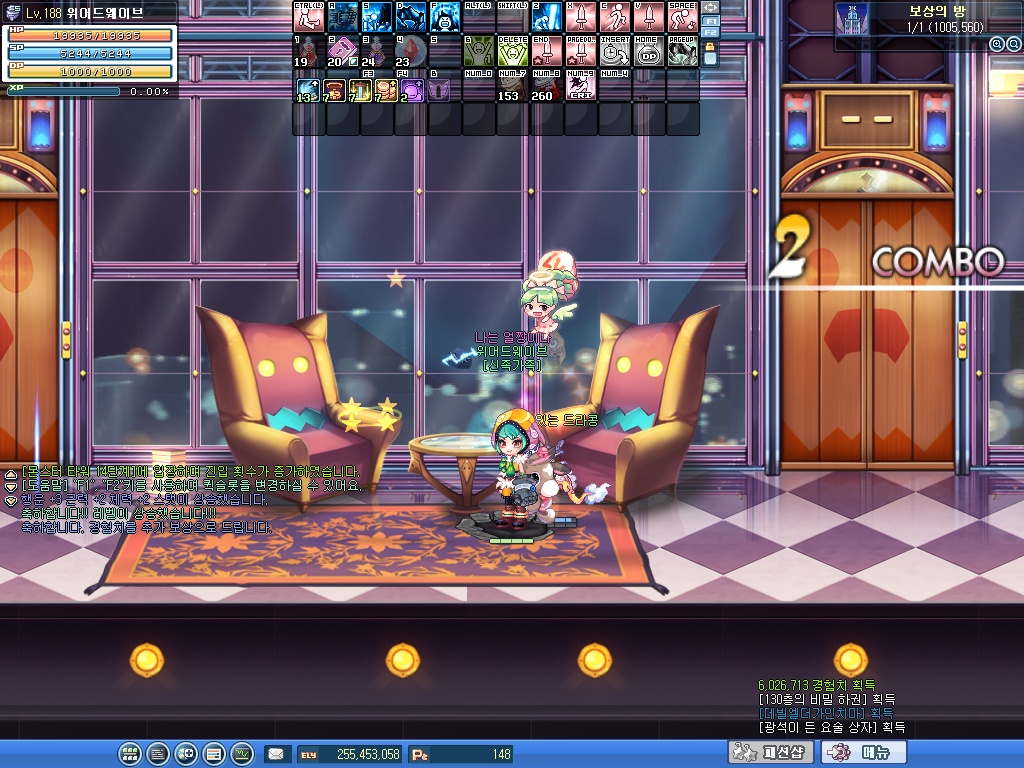Viewport: 1024px width, 768px height.
Task: Switch quickslot set with the F2 button
Action: point(710,33)
